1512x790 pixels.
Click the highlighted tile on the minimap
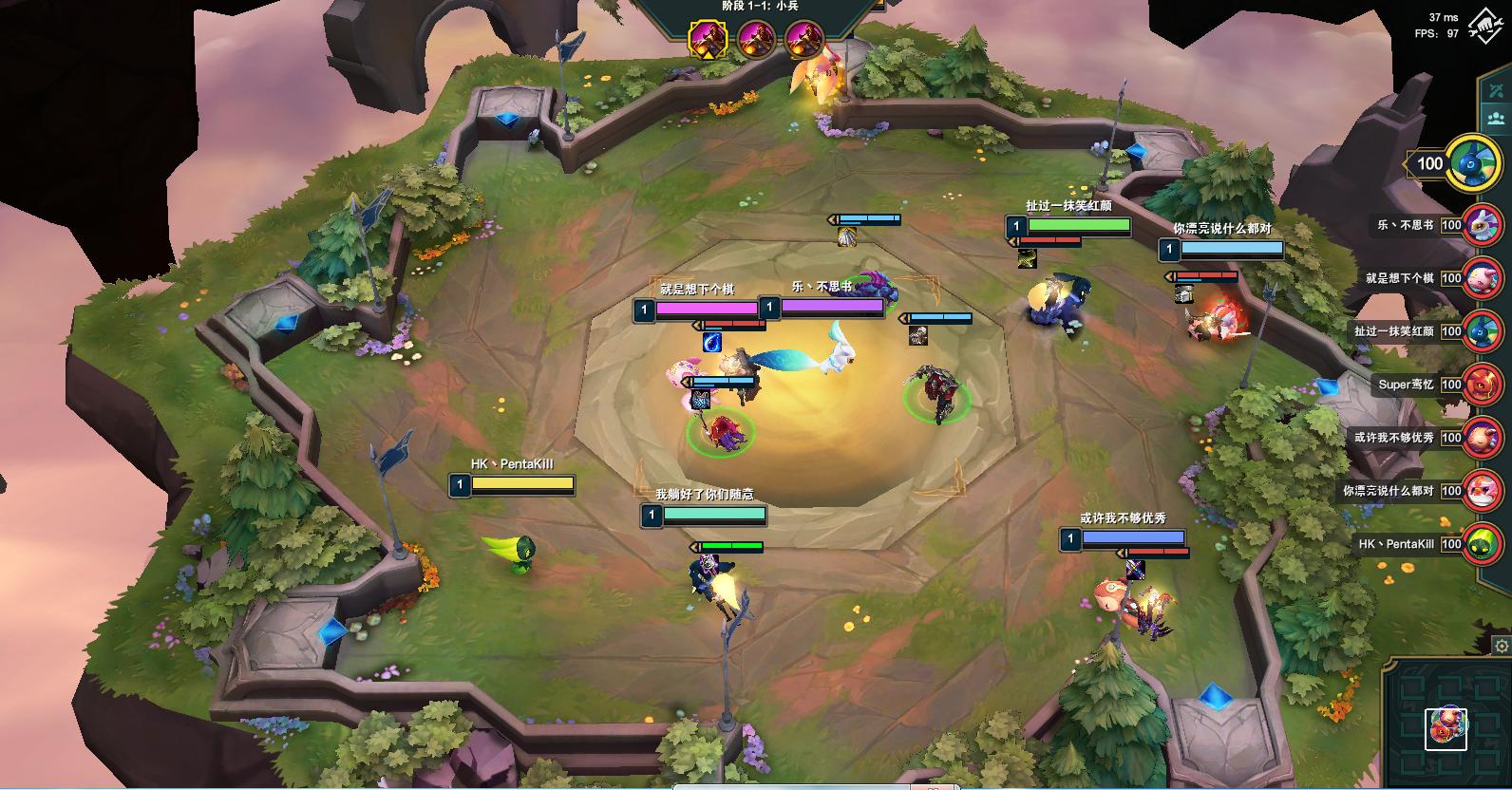coord(1446,728)
